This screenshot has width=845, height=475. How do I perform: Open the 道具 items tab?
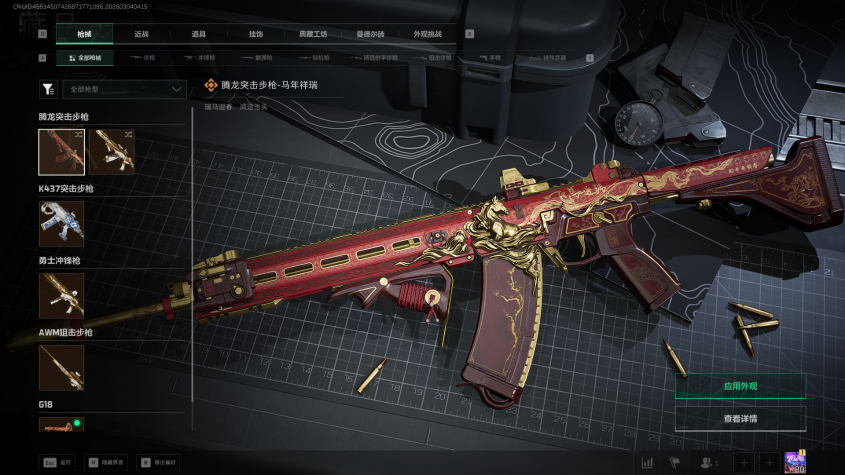tap(198, 34)
